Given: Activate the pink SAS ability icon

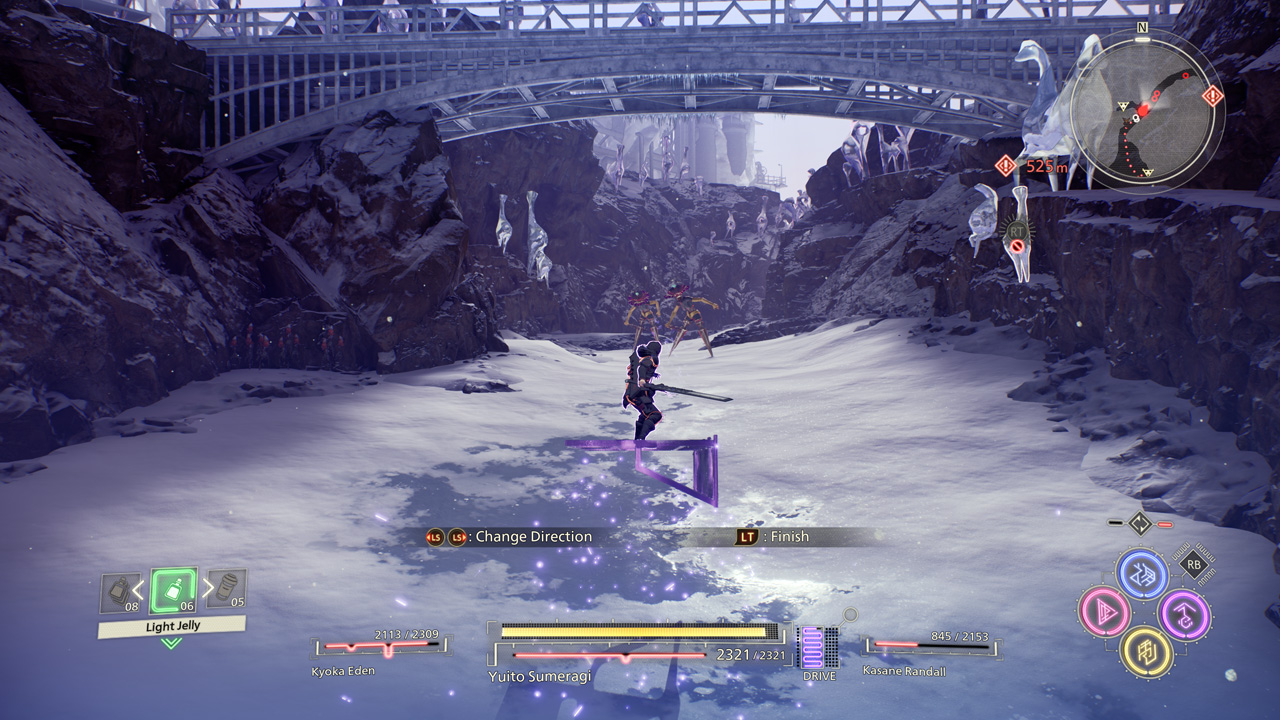Looking at the screenshot, I should click(x=1103, y=611).
